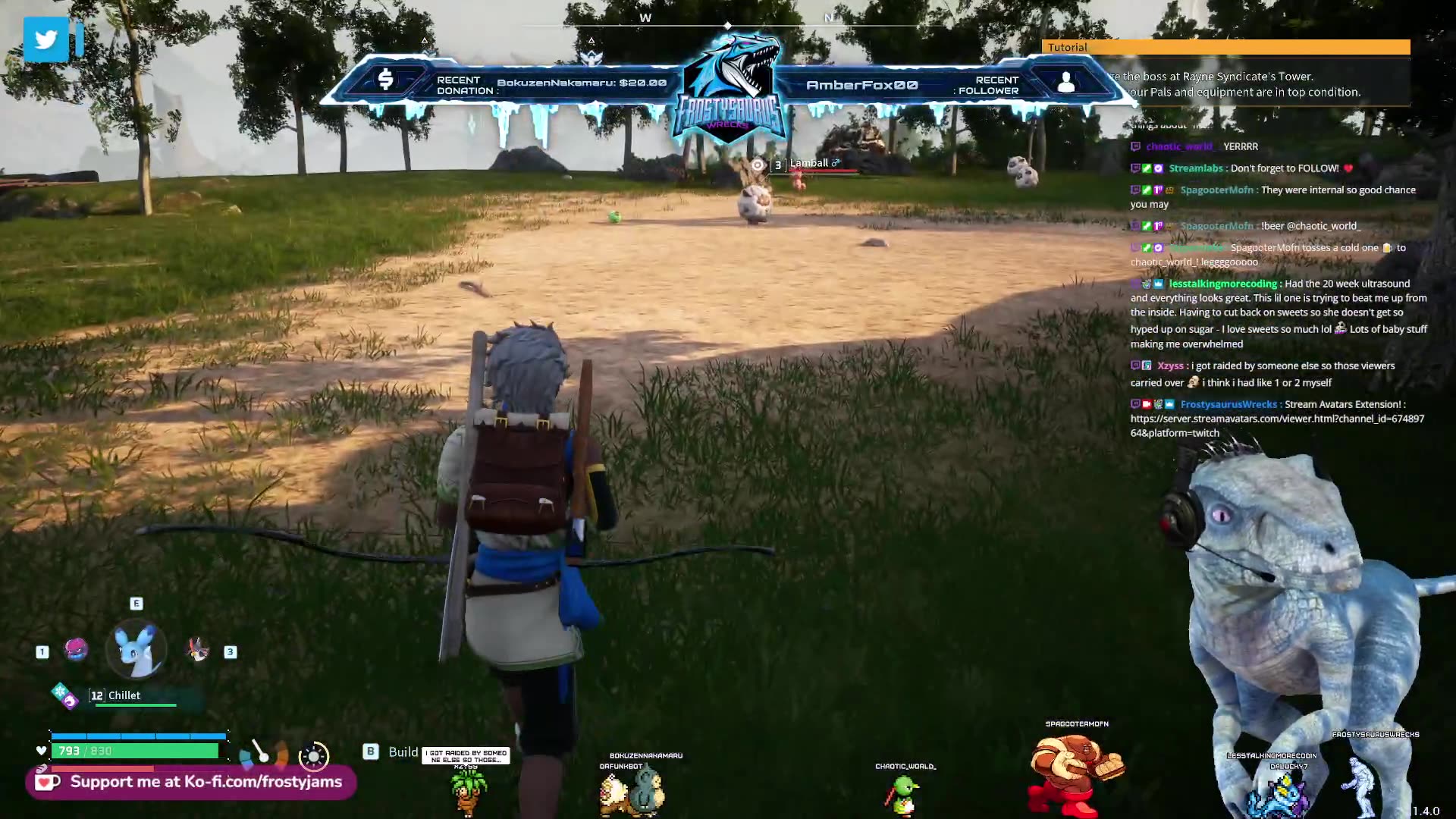Open the Twitch channel icon beside Twitter
1456x819 pixels.
click(x=80, y=39)
